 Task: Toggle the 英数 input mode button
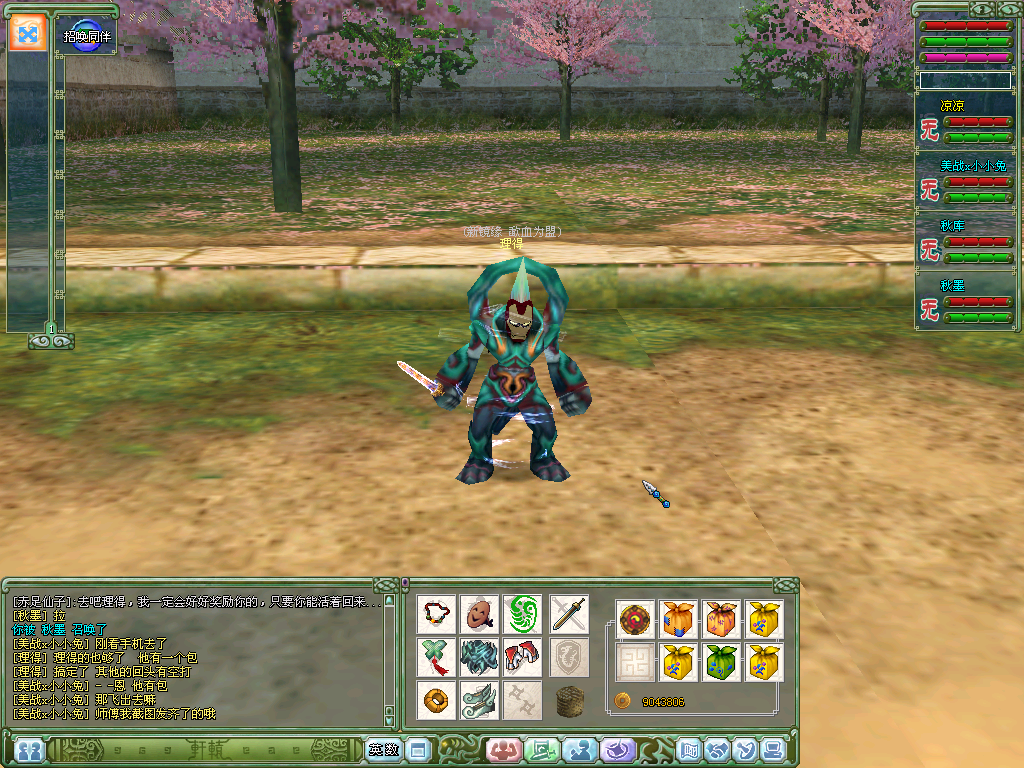pyautogui.click(x=383, y=749)
